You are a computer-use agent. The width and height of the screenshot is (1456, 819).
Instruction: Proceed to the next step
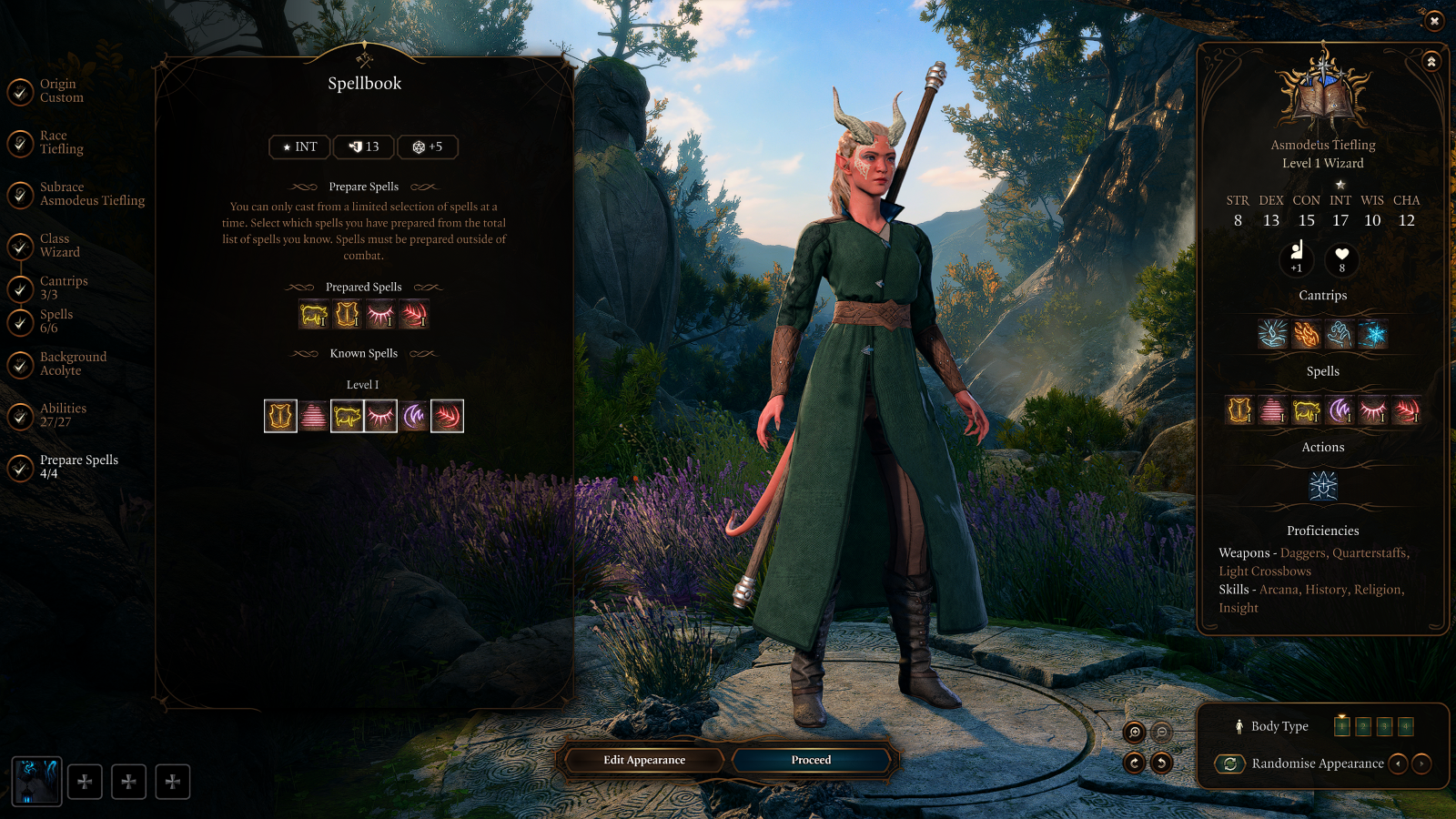click(x=811, y=760)
